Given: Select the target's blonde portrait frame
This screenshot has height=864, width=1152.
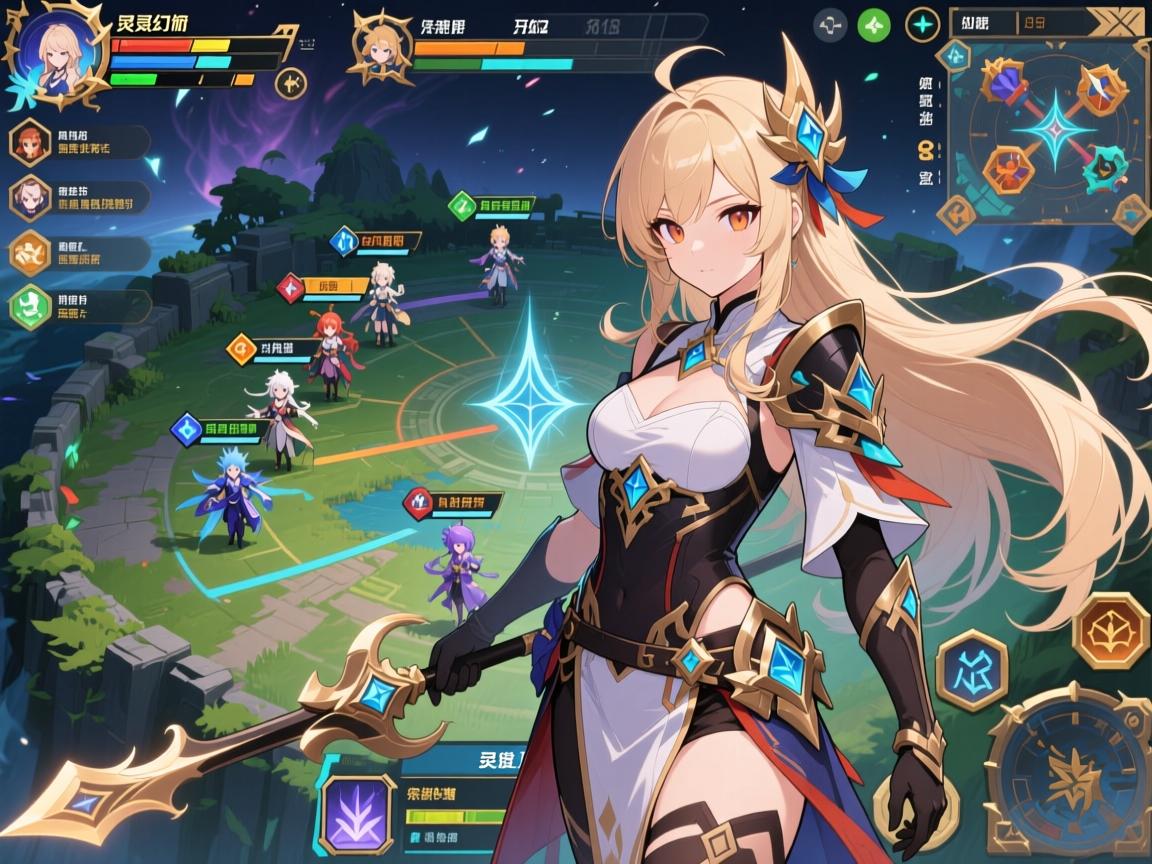Looking at the screenshot, I should point(380,45).
